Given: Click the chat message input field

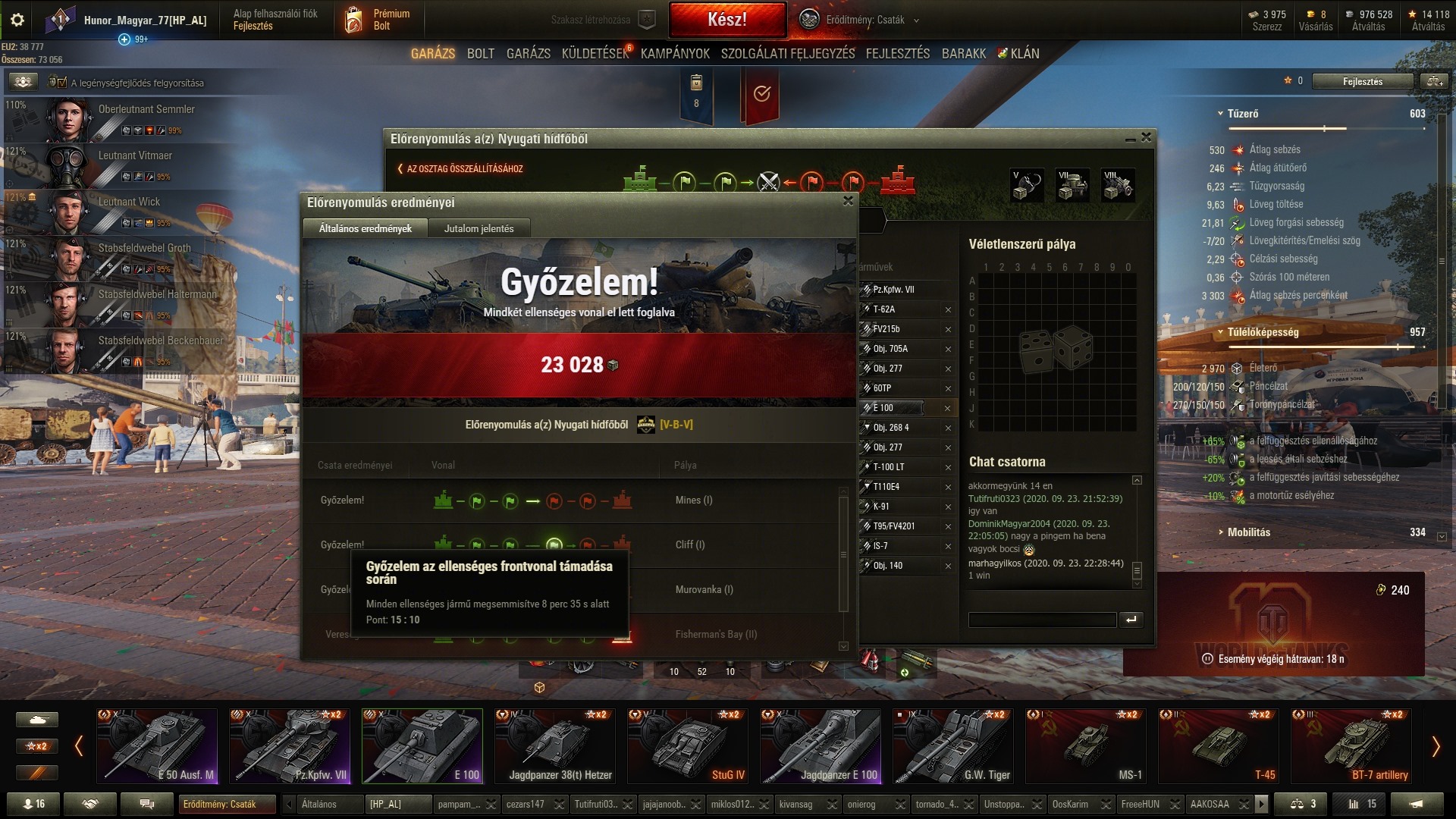Looking at the screenshot, I should tap(1042, 620).
